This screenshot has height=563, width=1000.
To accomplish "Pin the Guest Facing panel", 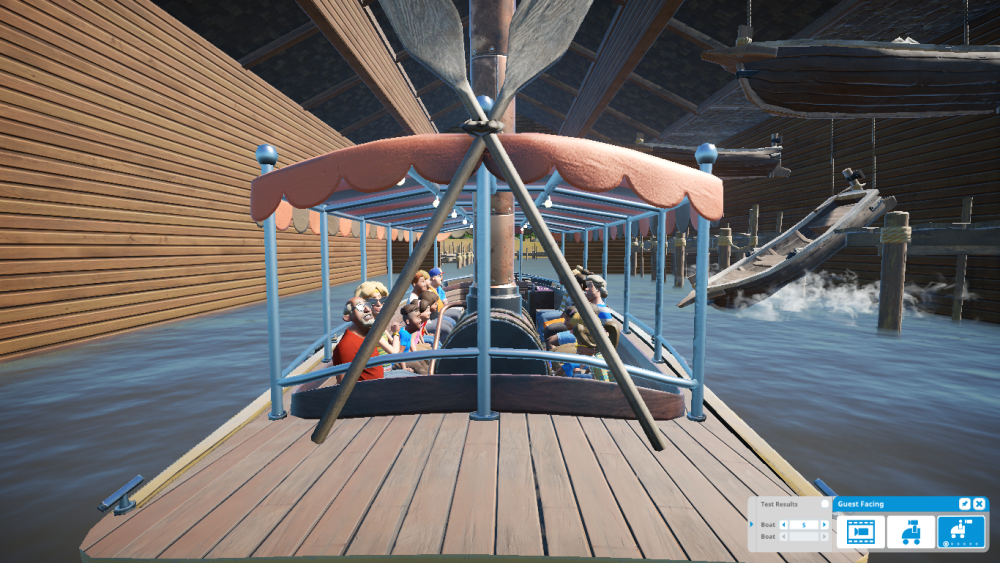I will tap(964, 504).
